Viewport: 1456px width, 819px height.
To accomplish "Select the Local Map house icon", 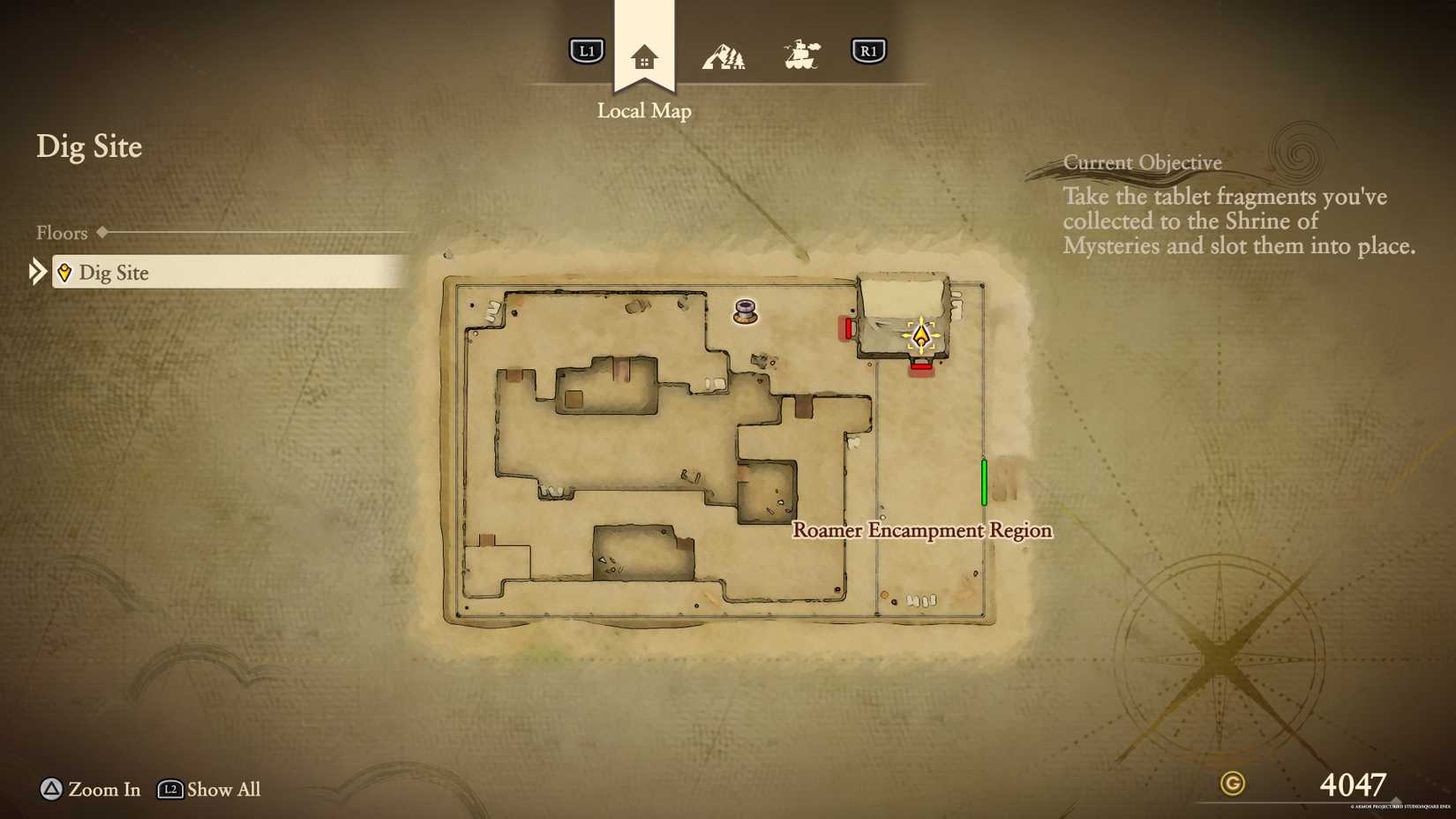I will pos(645,55).
